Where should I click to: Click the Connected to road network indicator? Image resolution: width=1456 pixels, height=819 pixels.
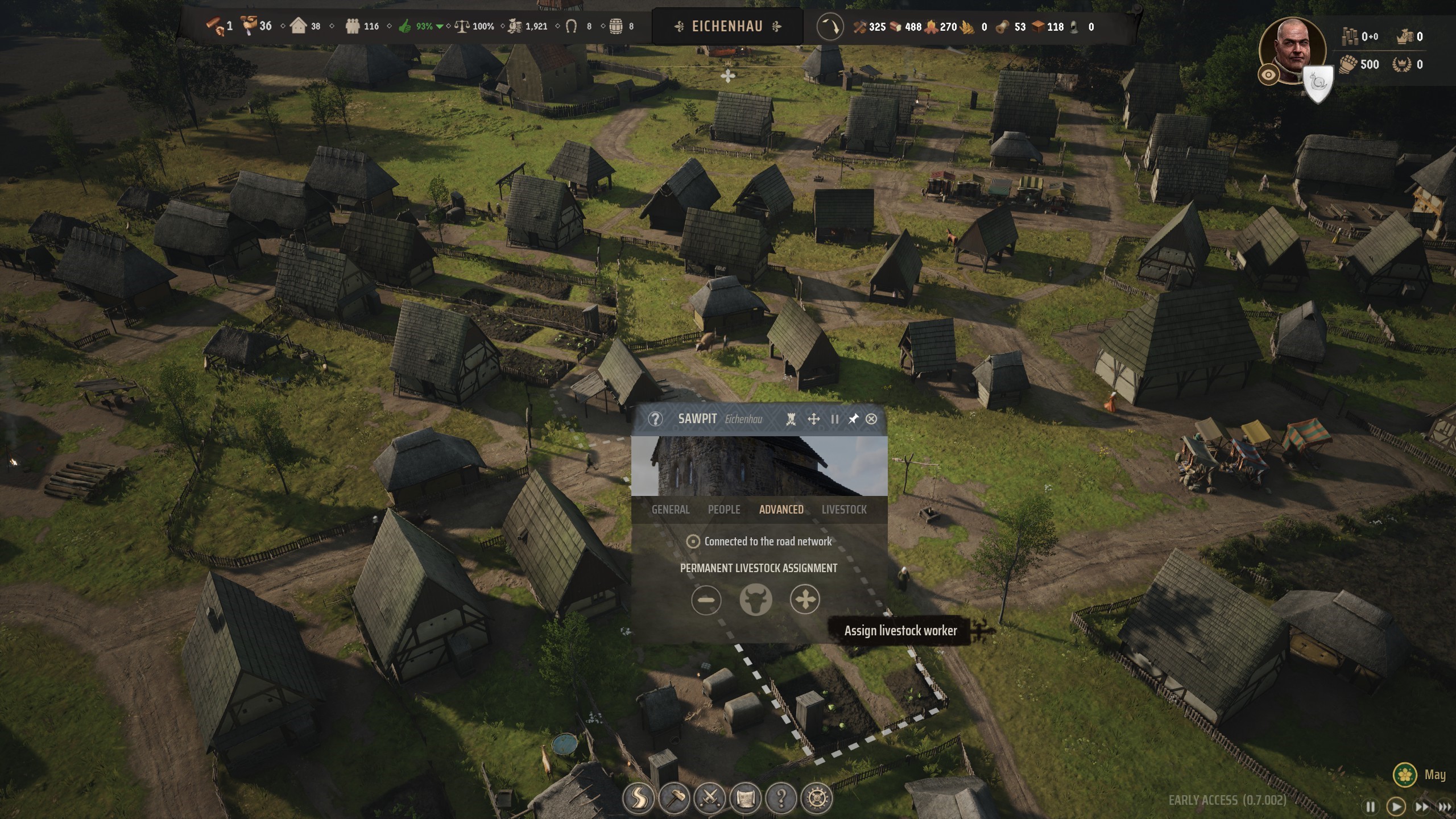click(693, 541)
